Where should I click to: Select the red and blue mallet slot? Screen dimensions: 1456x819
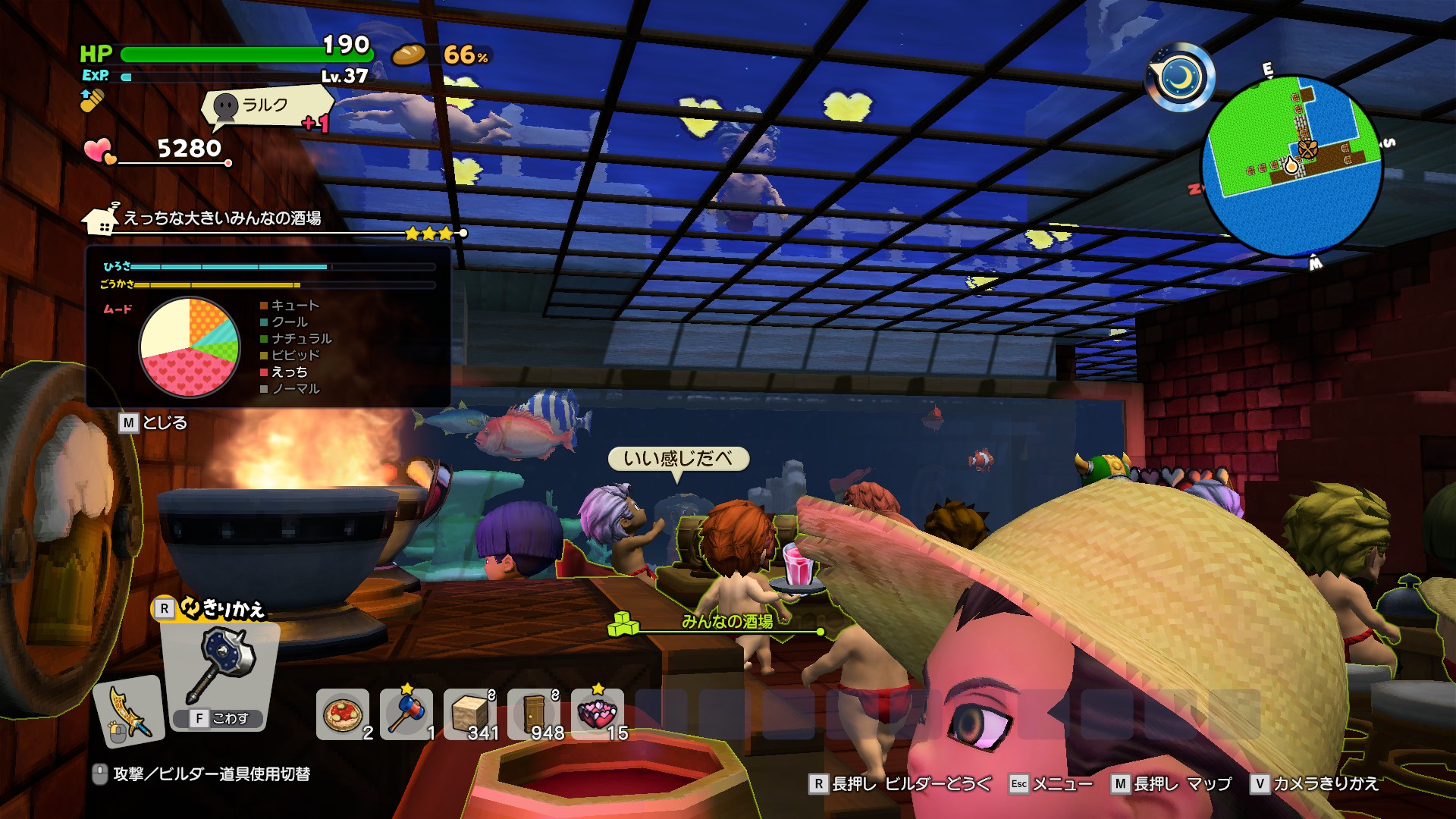406,714
